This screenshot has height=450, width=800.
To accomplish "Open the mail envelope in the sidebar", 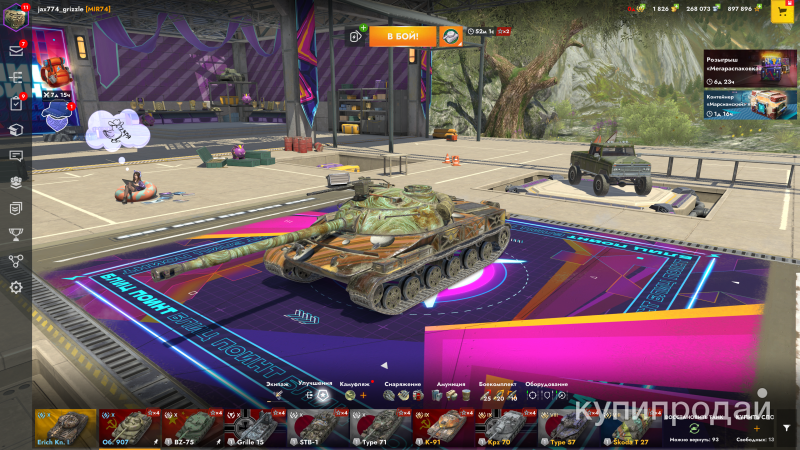I will pyautogui.click(x=16, y=50).
